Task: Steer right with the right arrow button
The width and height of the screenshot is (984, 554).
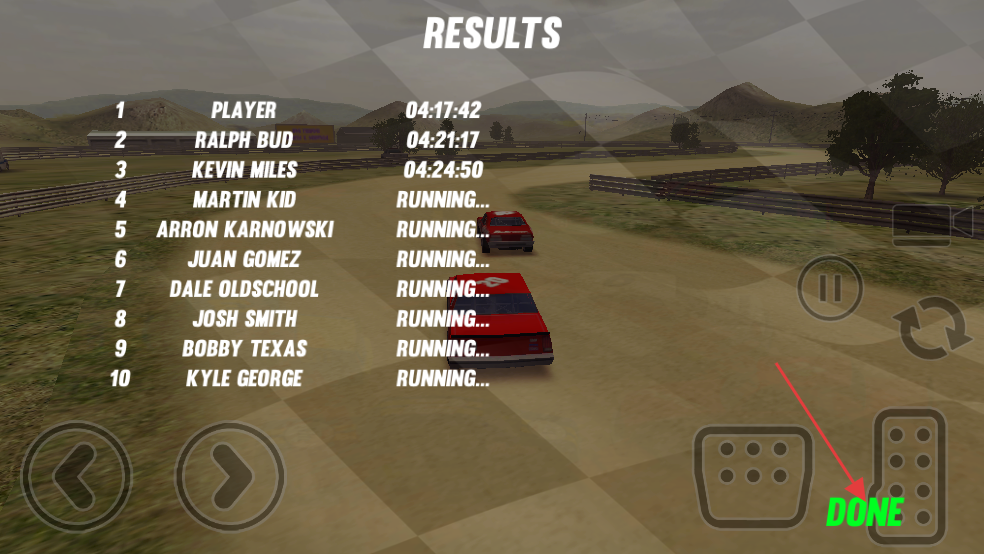Action: tap(231, 477)
